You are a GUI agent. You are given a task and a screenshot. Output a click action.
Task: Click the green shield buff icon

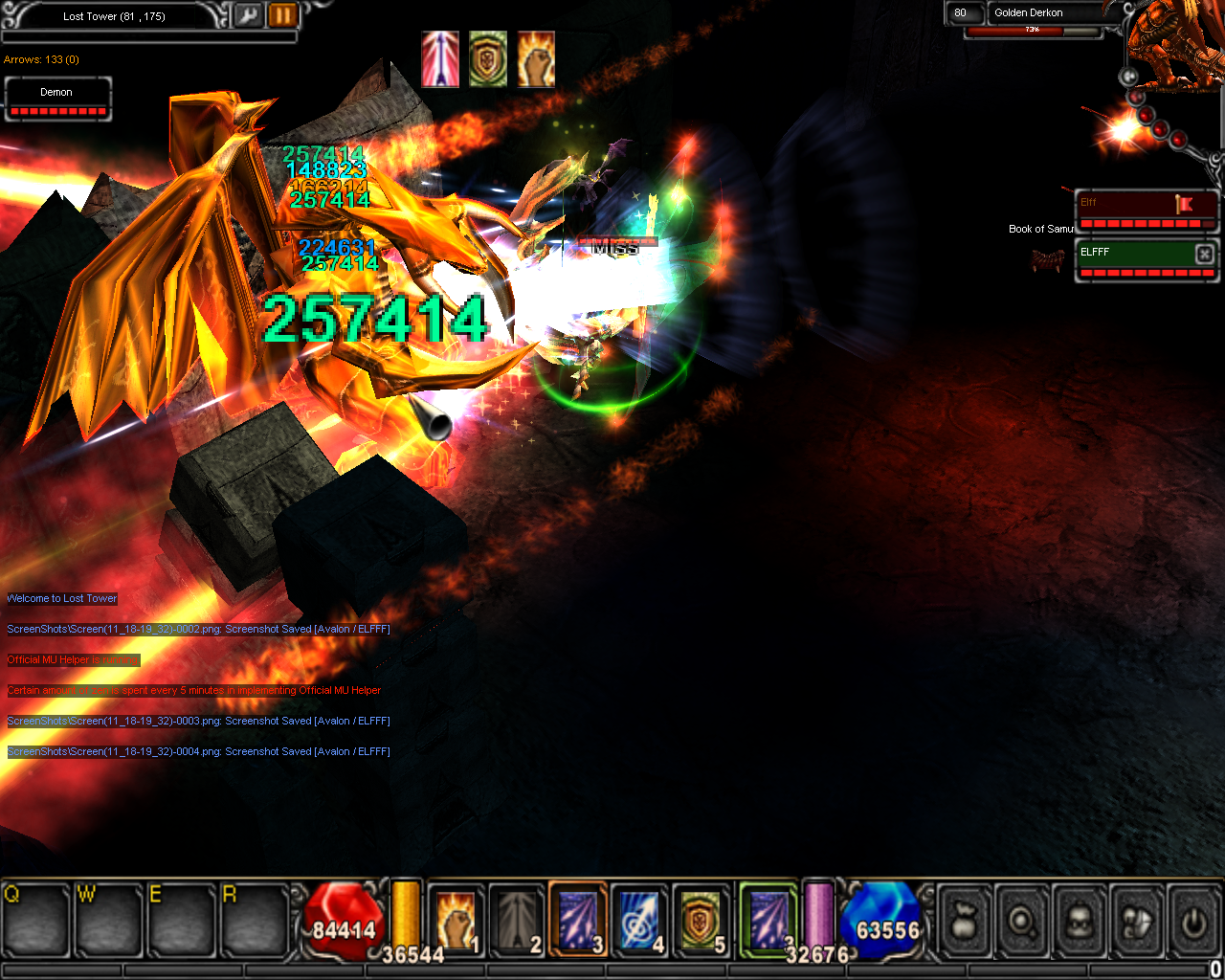pyautogui.click(x=488, y=59)
